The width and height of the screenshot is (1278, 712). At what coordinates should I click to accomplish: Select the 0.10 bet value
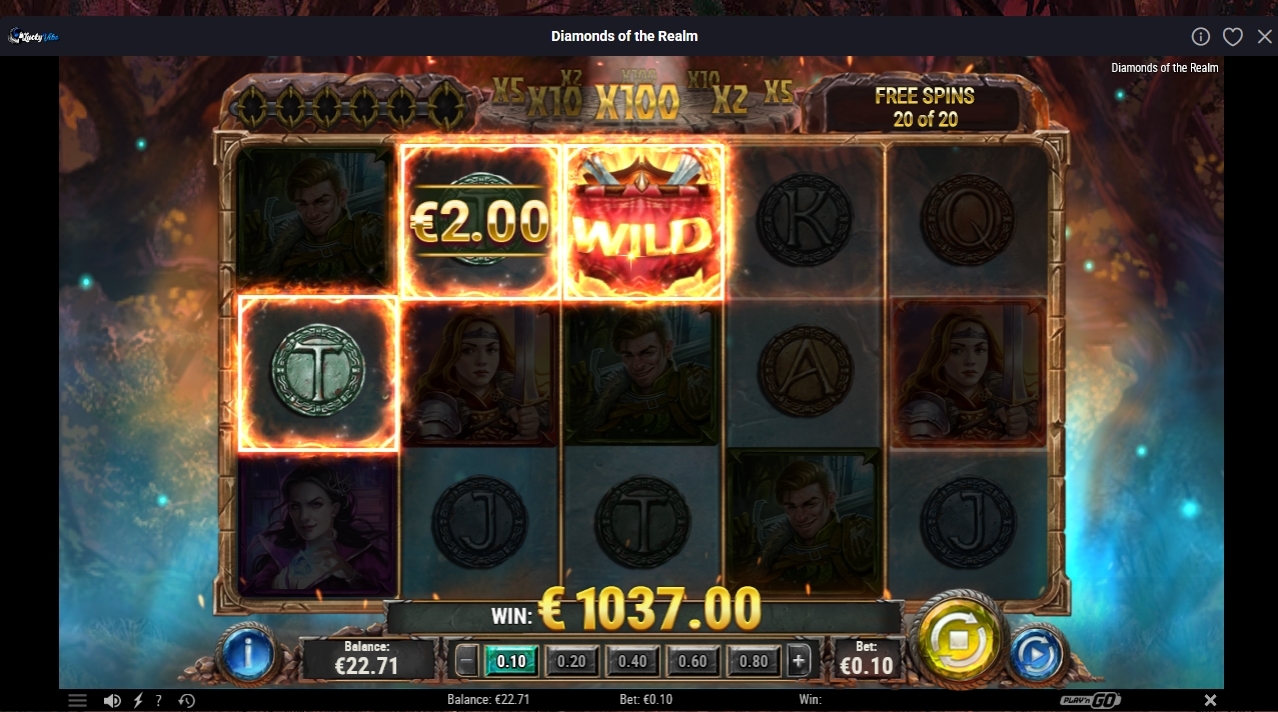pyautogui.click(x=511, y=661)
